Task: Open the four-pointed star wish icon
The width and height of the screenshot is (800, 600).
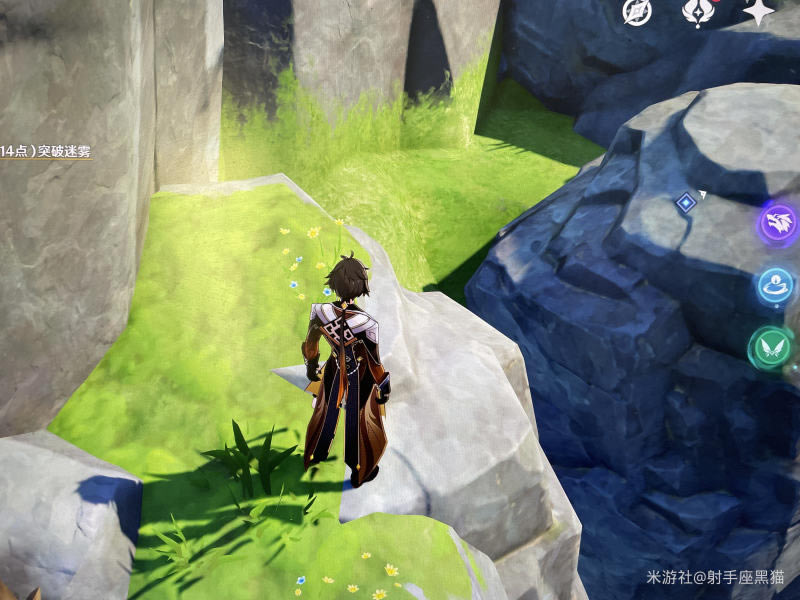Action: pos(758,11)
